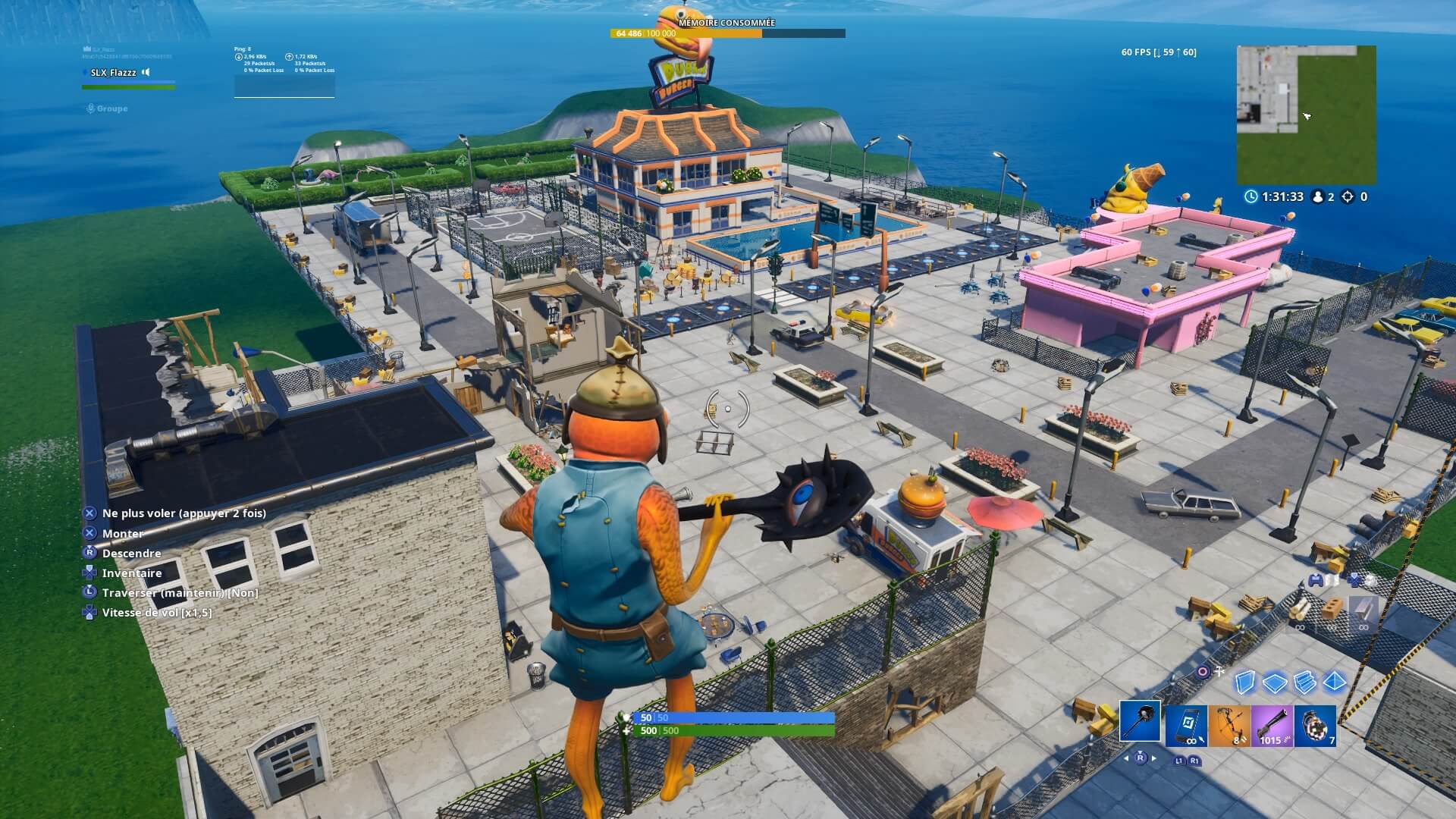Screen dimensions: 1456x819
Task: Toggle Traverser mode off the [Non] setting
Action: click(180, 593)
